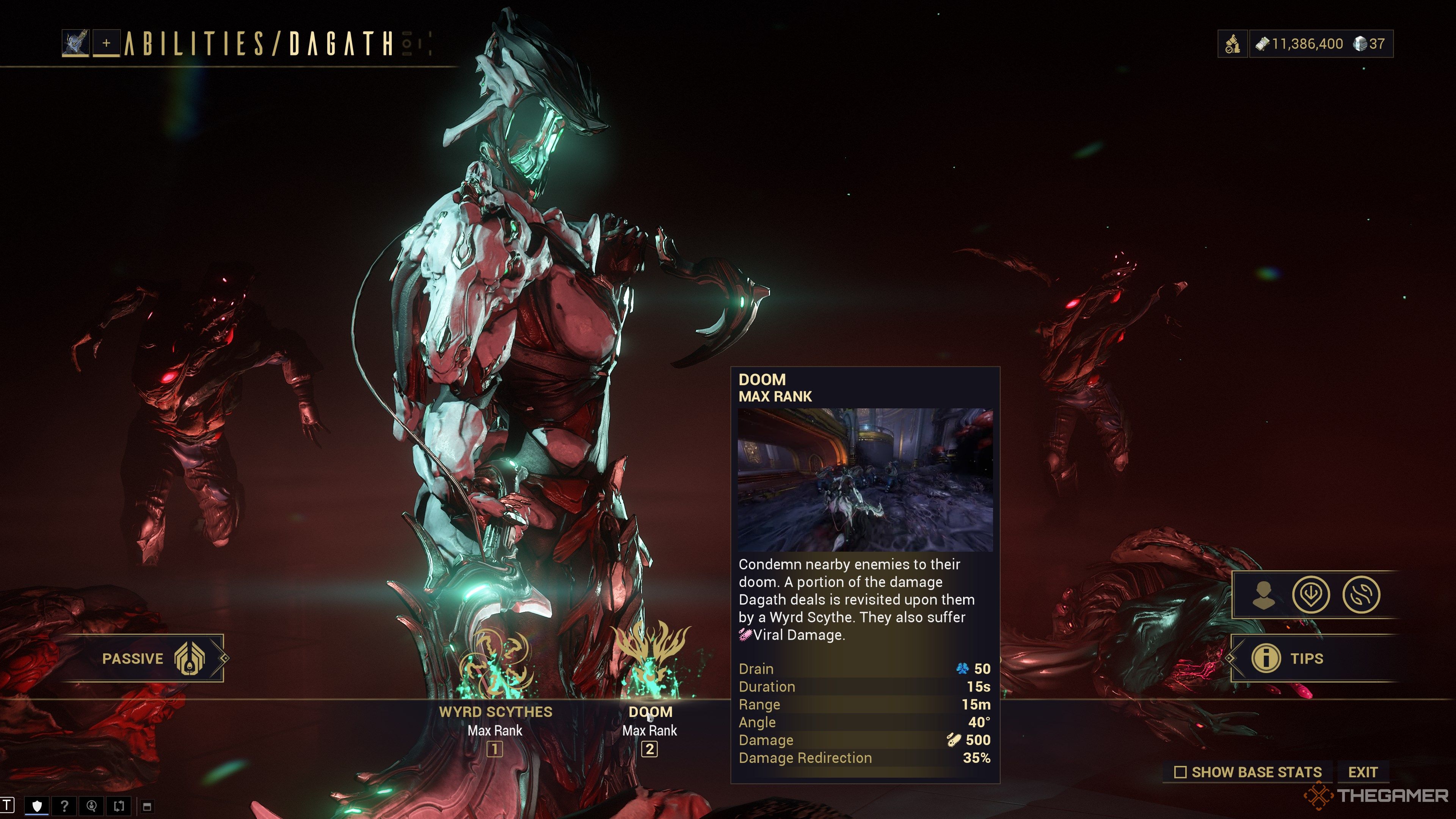Click the swap arrows overlay icon
Screen dimensions: 1456x819
pyautogui.click(x=119, y=806)
